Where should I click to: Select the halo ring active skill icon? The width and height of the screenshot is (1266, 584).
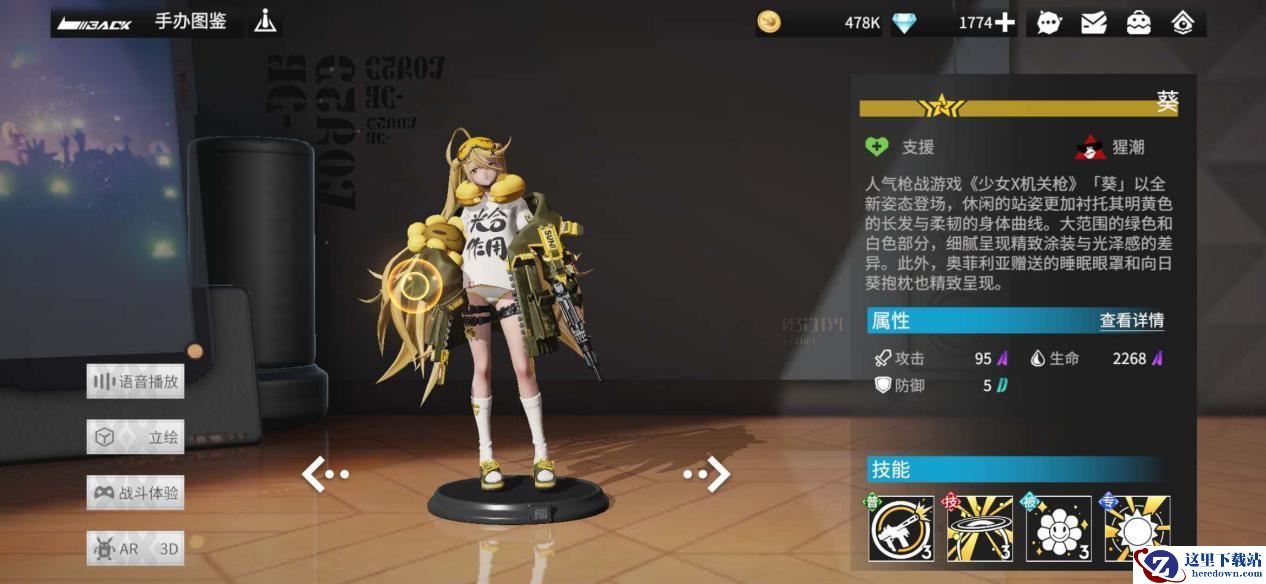click(979, 528)
